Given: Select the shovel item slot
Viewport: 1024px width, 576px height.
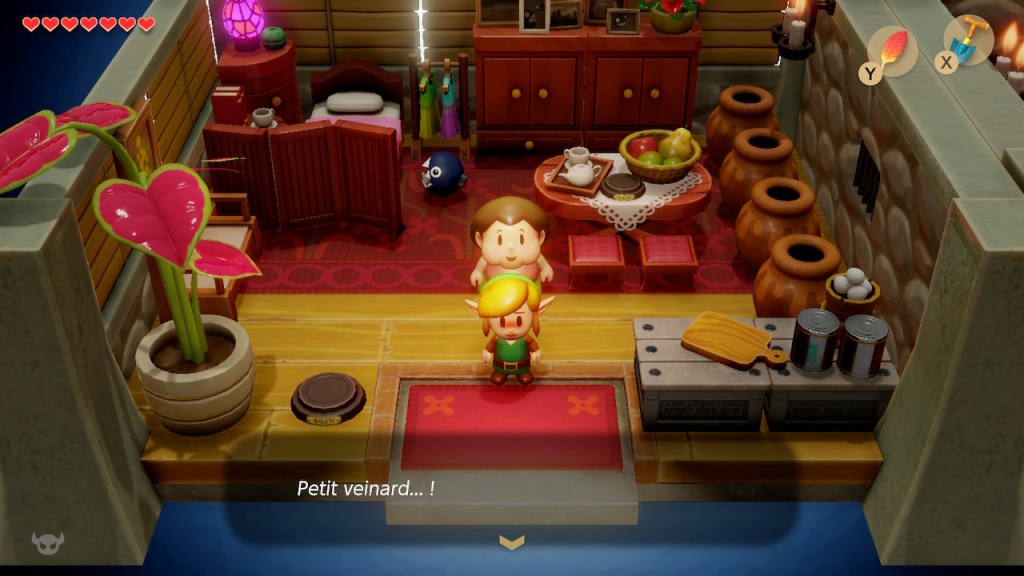Looking at the screenshot, I should point(968,42).
